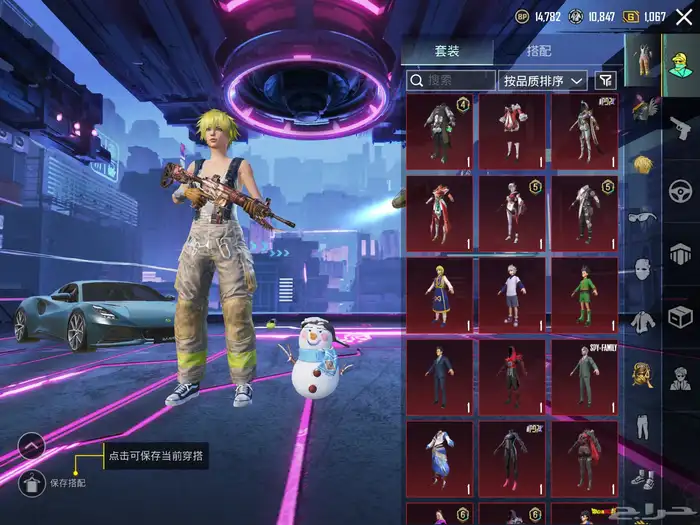Open the steering wheel vehicle category
The width and height of the screenshot is (700, 525).
coord(681,190)
